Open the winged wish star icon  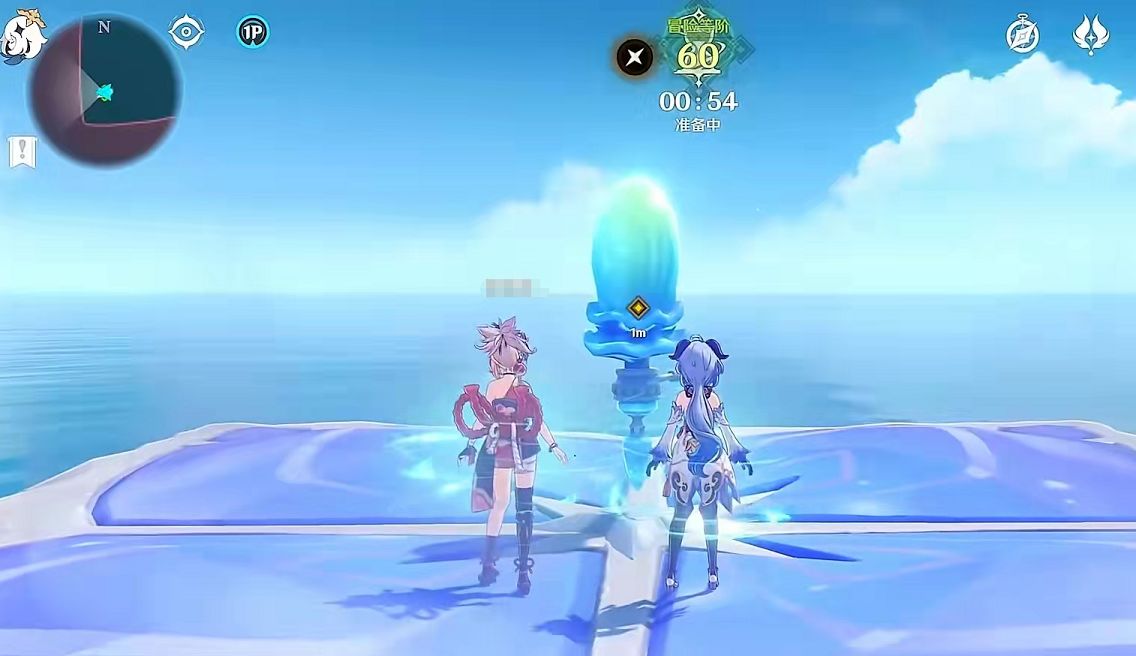pyautogui.click(x=1089, y=35)
